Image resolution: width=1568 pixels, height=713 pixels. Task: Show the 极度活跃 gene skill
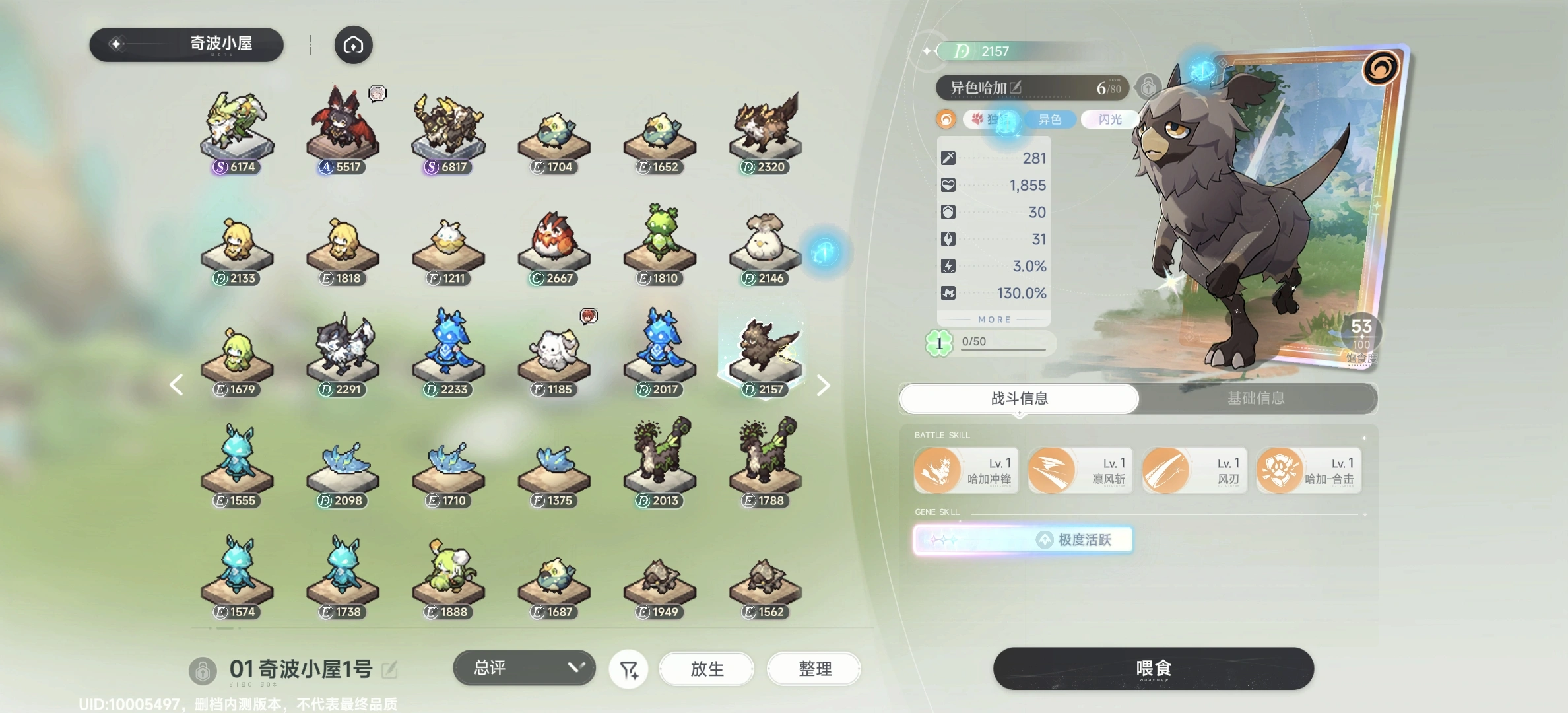[1023, 540]
